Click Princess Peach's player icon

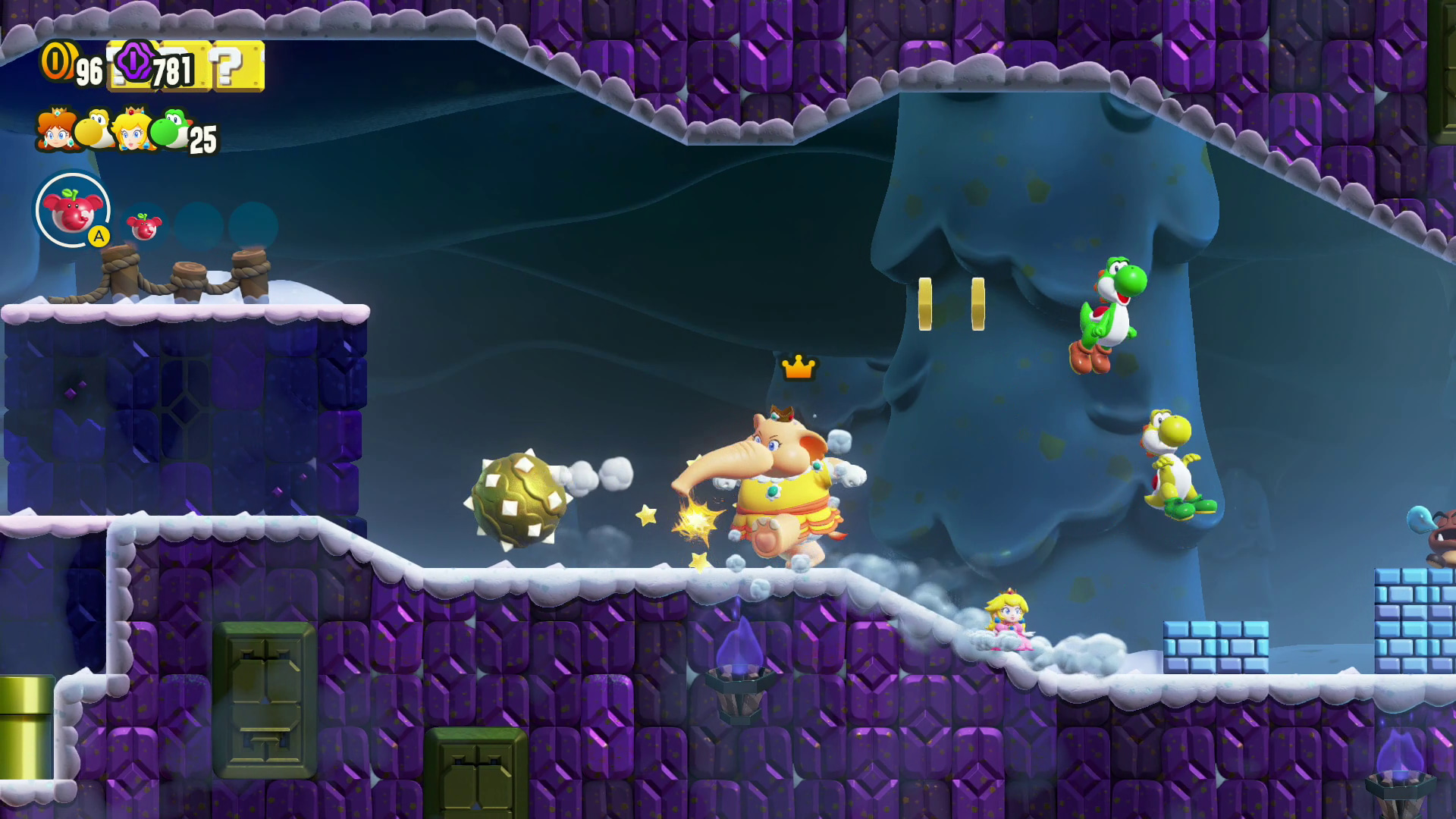point(133,129)
